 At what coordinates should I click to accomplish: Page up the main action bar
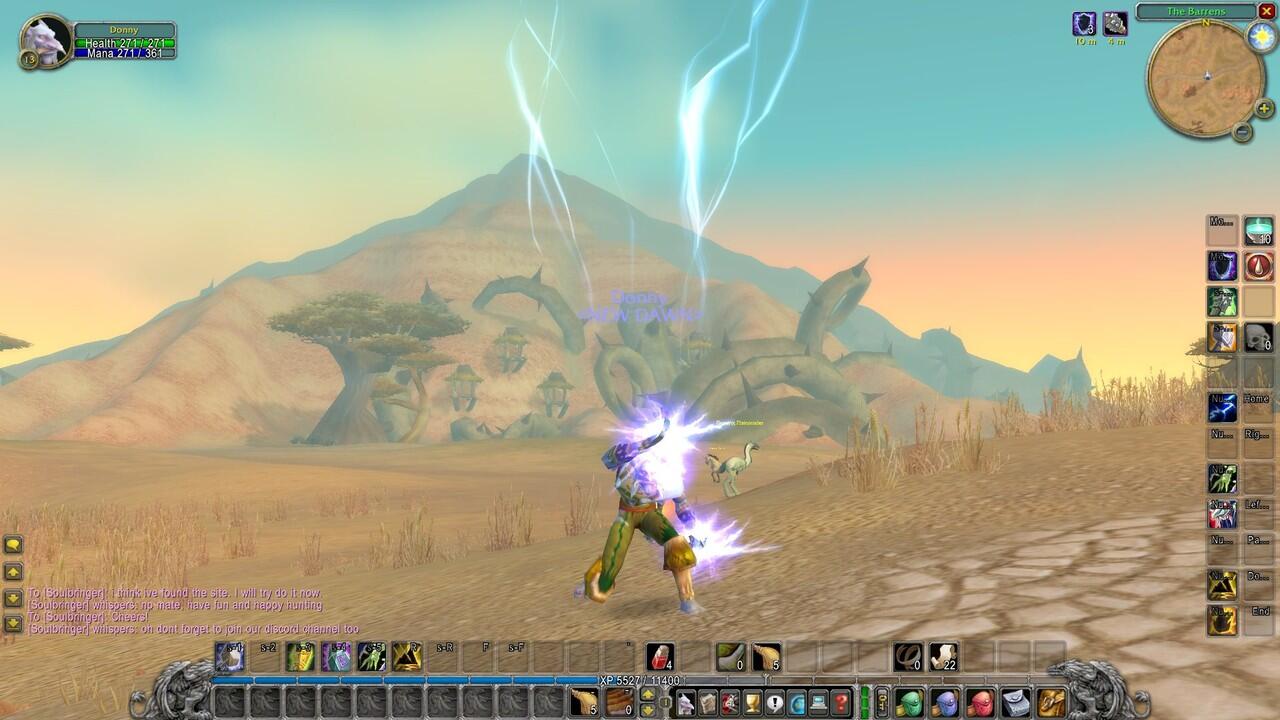648,694
